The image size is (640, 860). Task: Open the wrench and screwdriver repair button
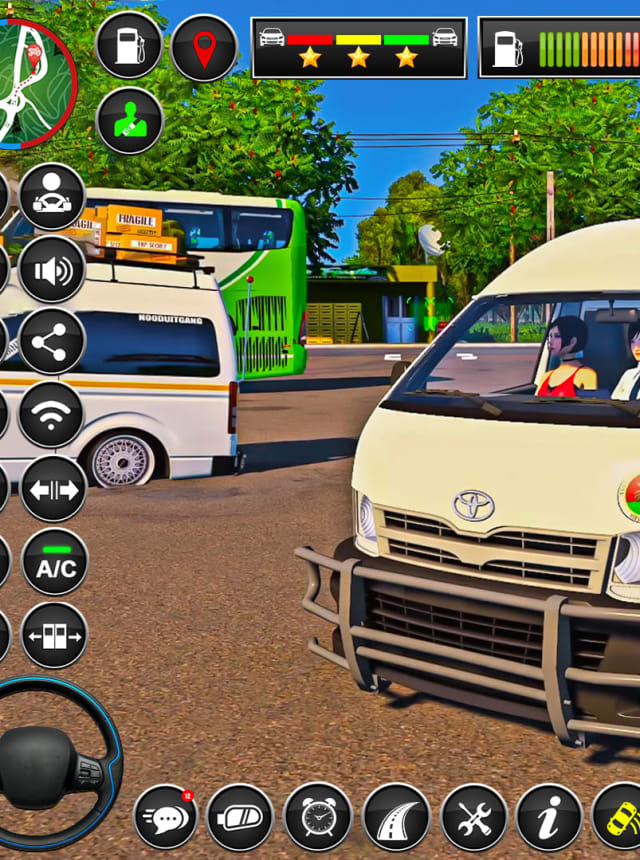(474, 817)
